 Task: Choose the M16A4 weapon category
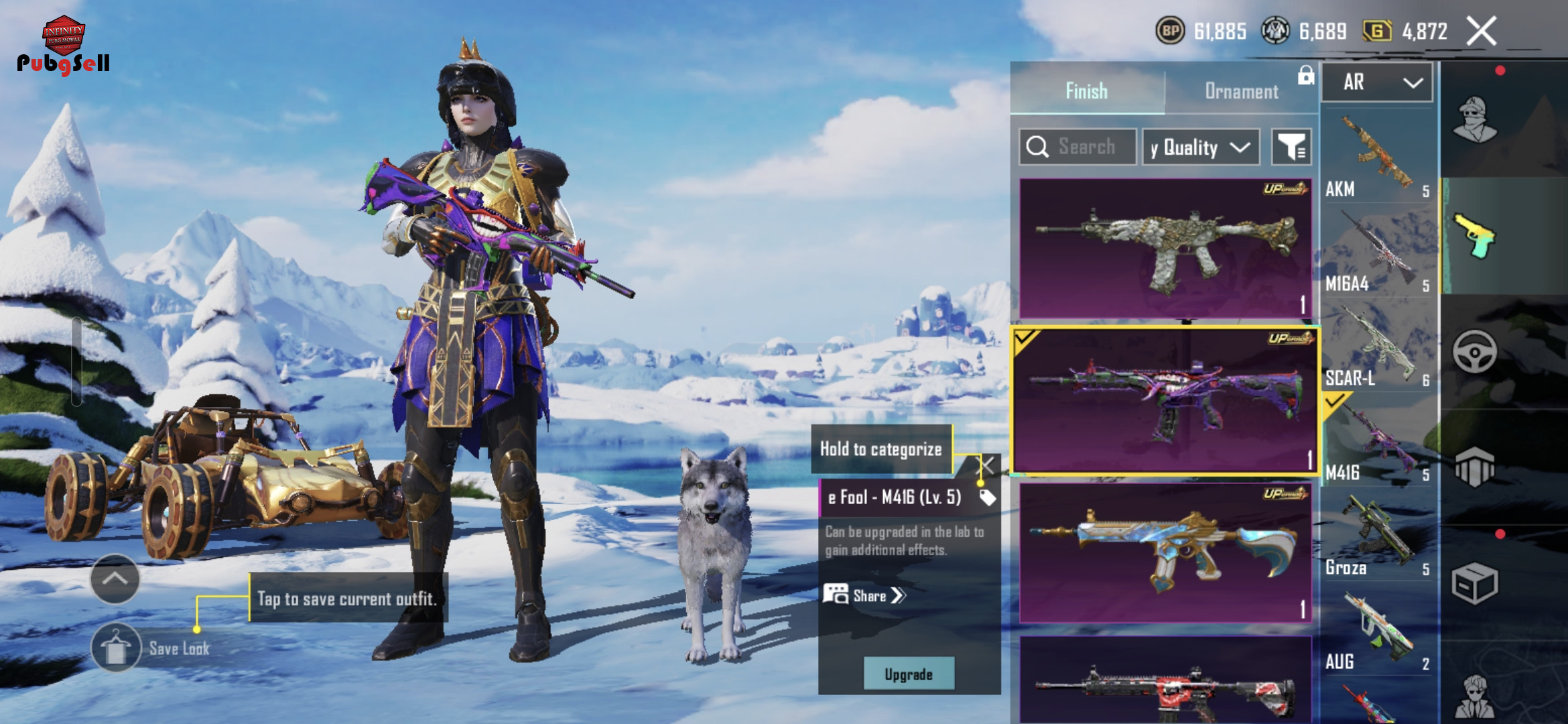[1379, 253]
